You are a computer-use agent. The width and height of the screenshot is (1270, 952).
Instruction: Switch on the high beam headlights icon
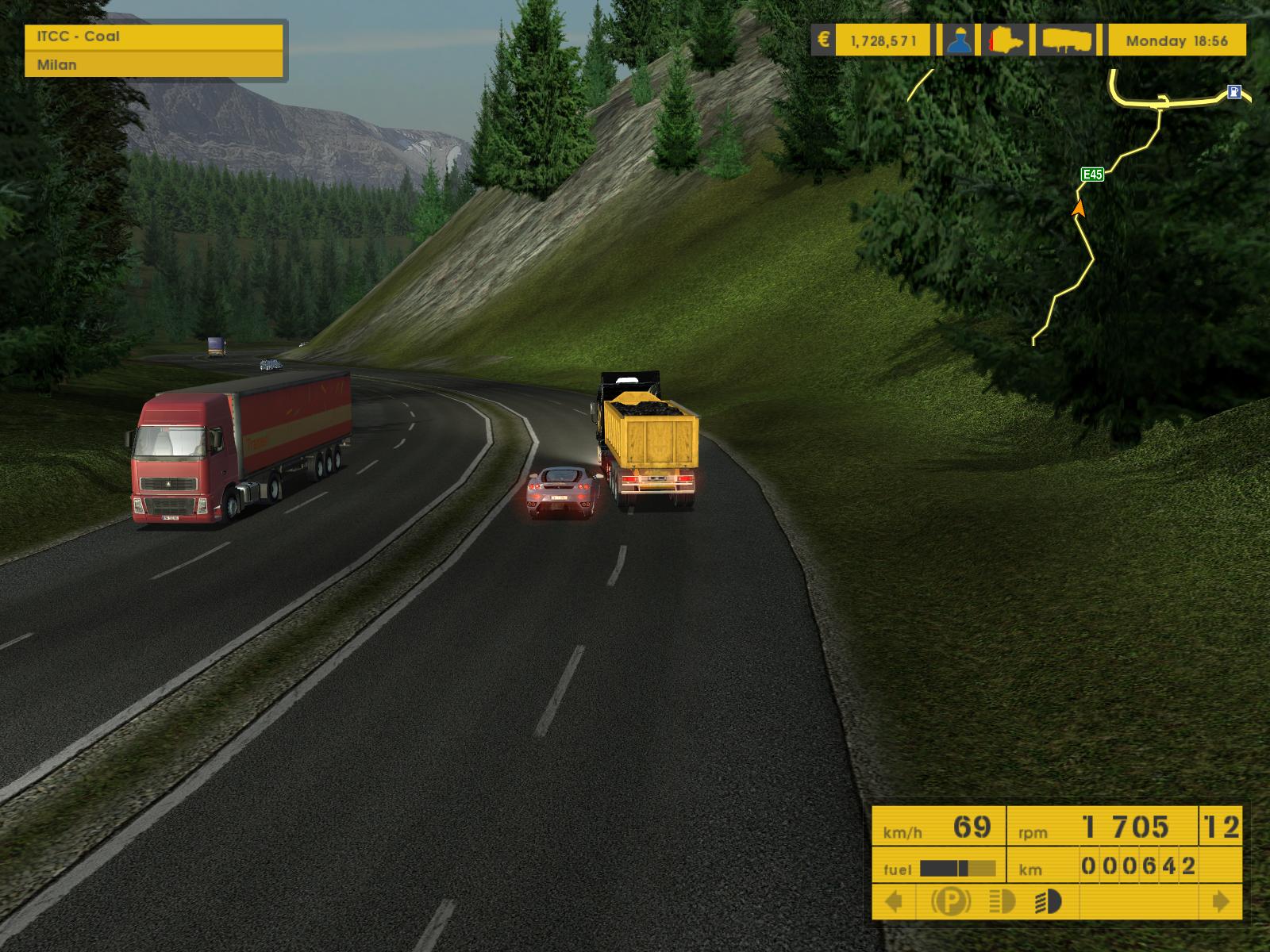coord(1003,902)
